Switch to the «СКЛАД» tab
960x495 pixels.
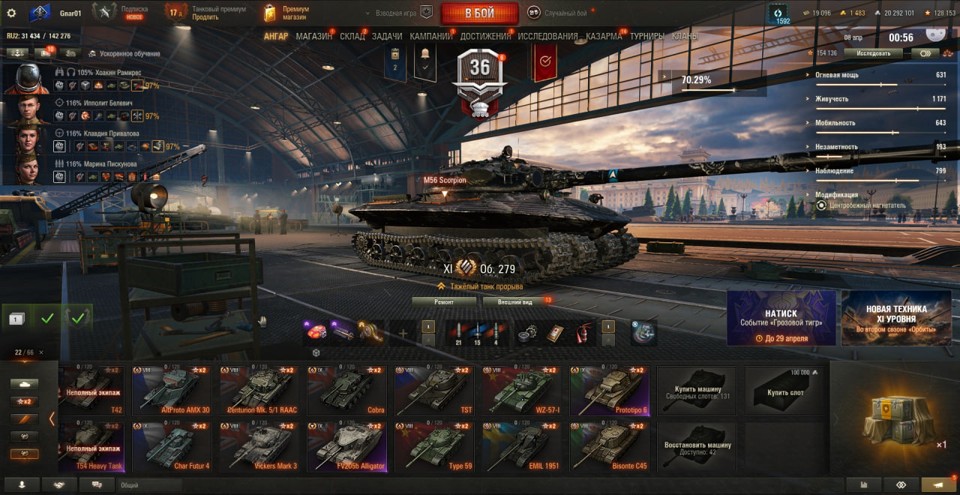tap(352, 36)
